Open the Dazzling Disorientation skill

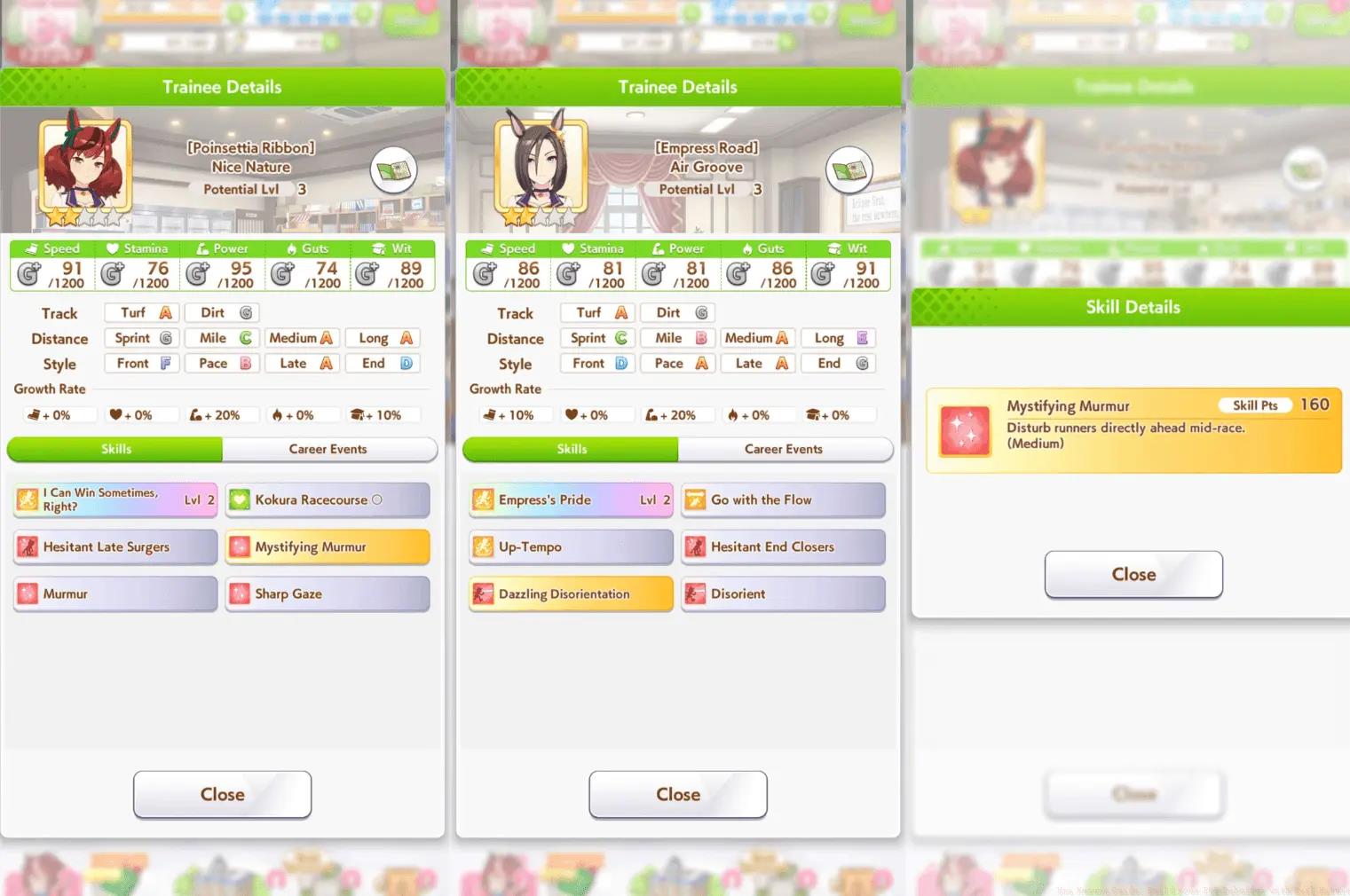click(571, 594)
